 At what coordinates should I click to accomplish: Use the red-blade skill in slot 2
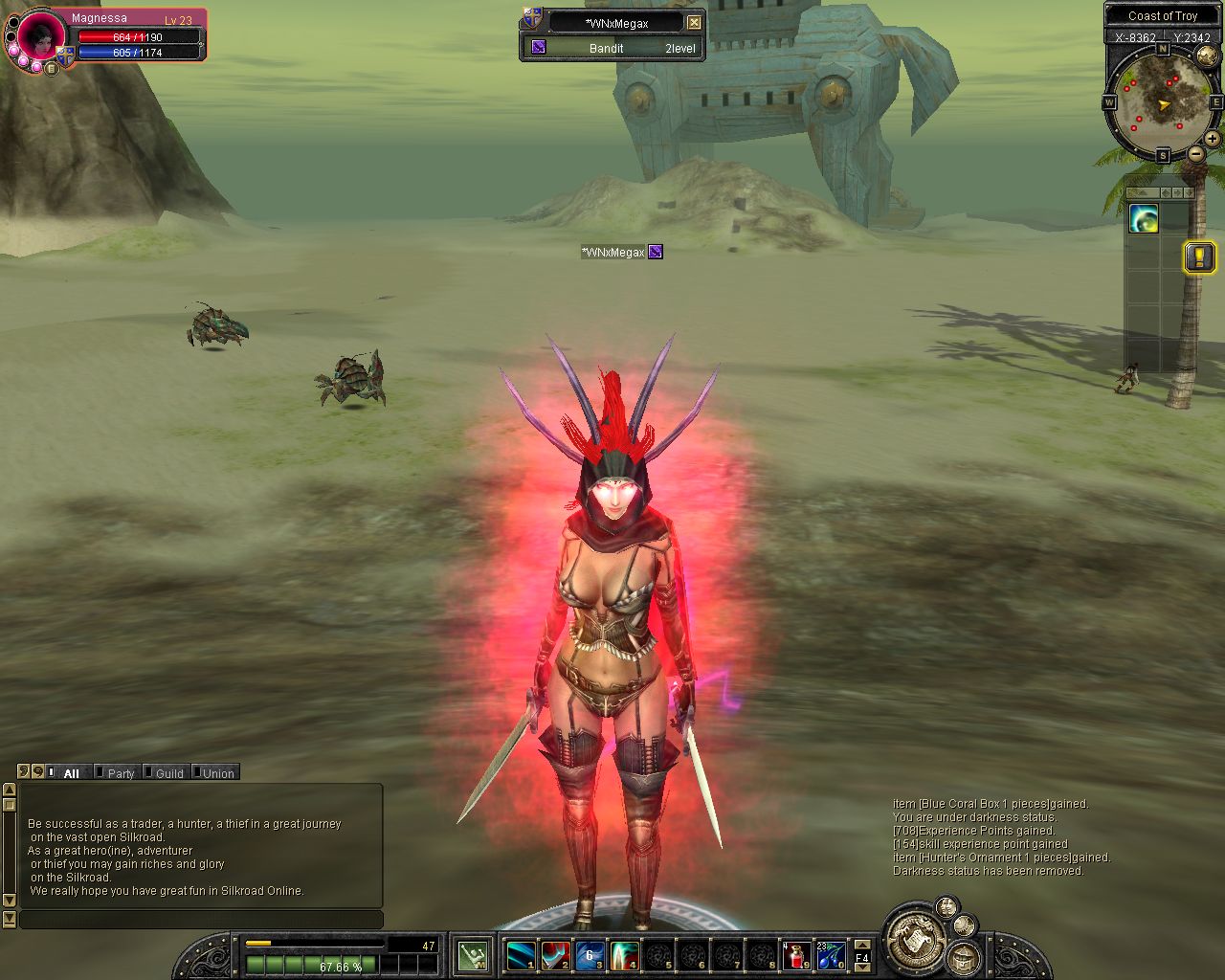[x=556, y=955]
